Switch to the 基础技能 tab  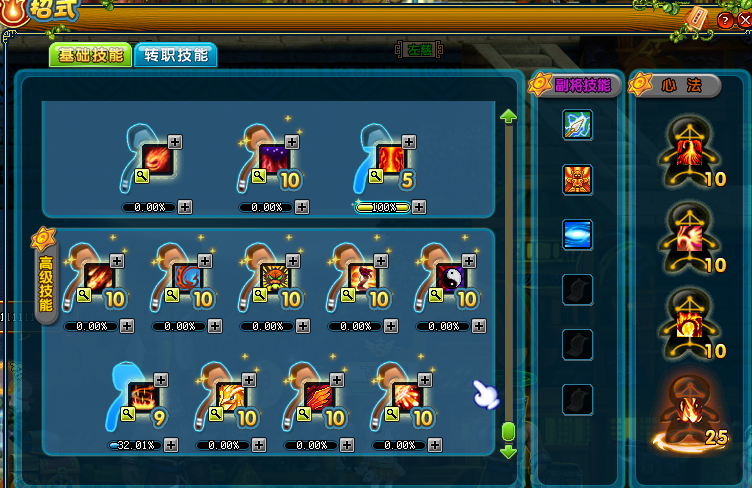coord(89,56)
